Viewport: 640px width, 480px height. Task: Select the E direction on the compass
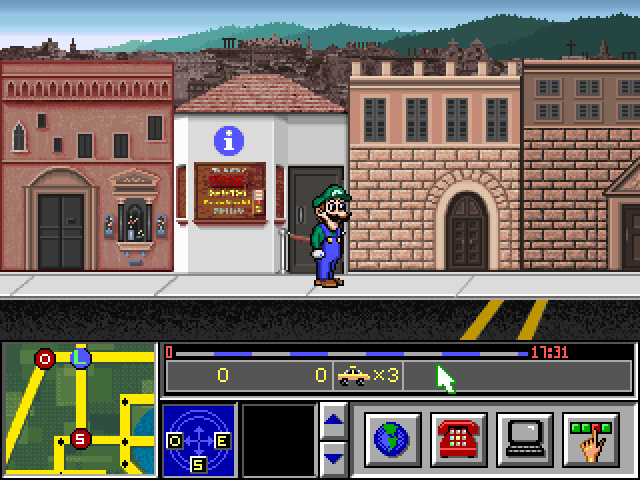click(x=222, y=440)
